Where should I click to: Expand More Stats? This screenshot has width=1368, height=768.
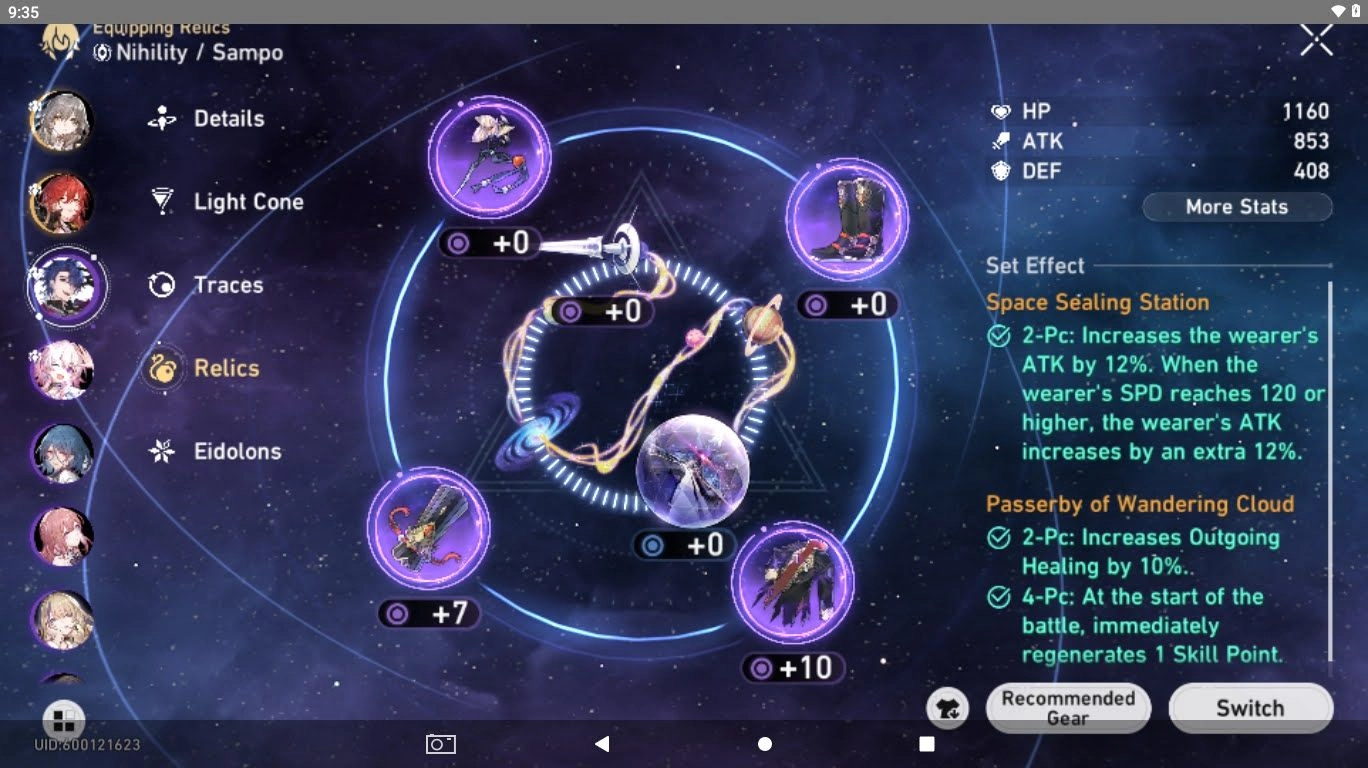point(1236,207)
